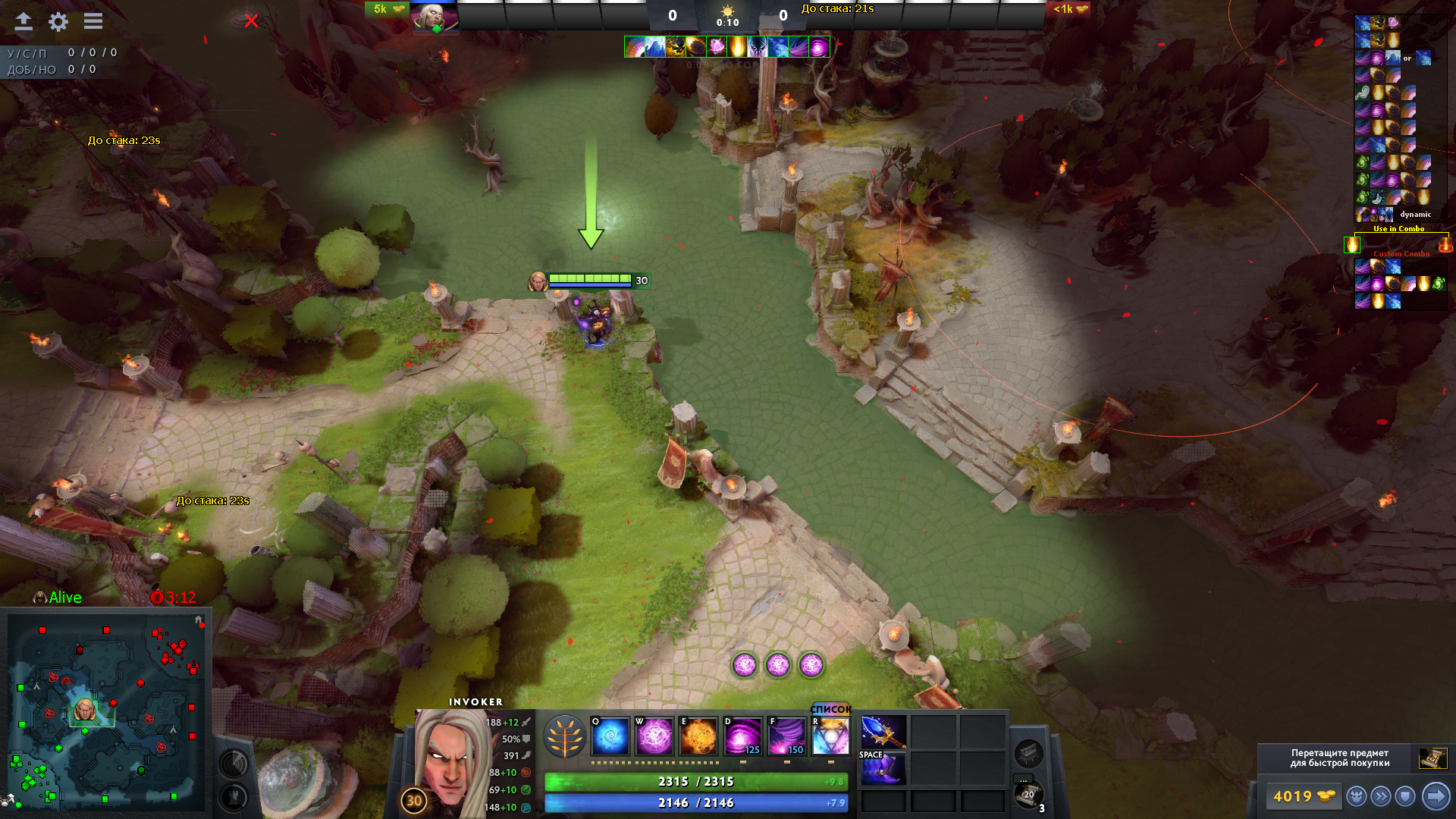Activate the courier shield button
The width and height of the screenshot is (1456, 819).
[1405, 796]
